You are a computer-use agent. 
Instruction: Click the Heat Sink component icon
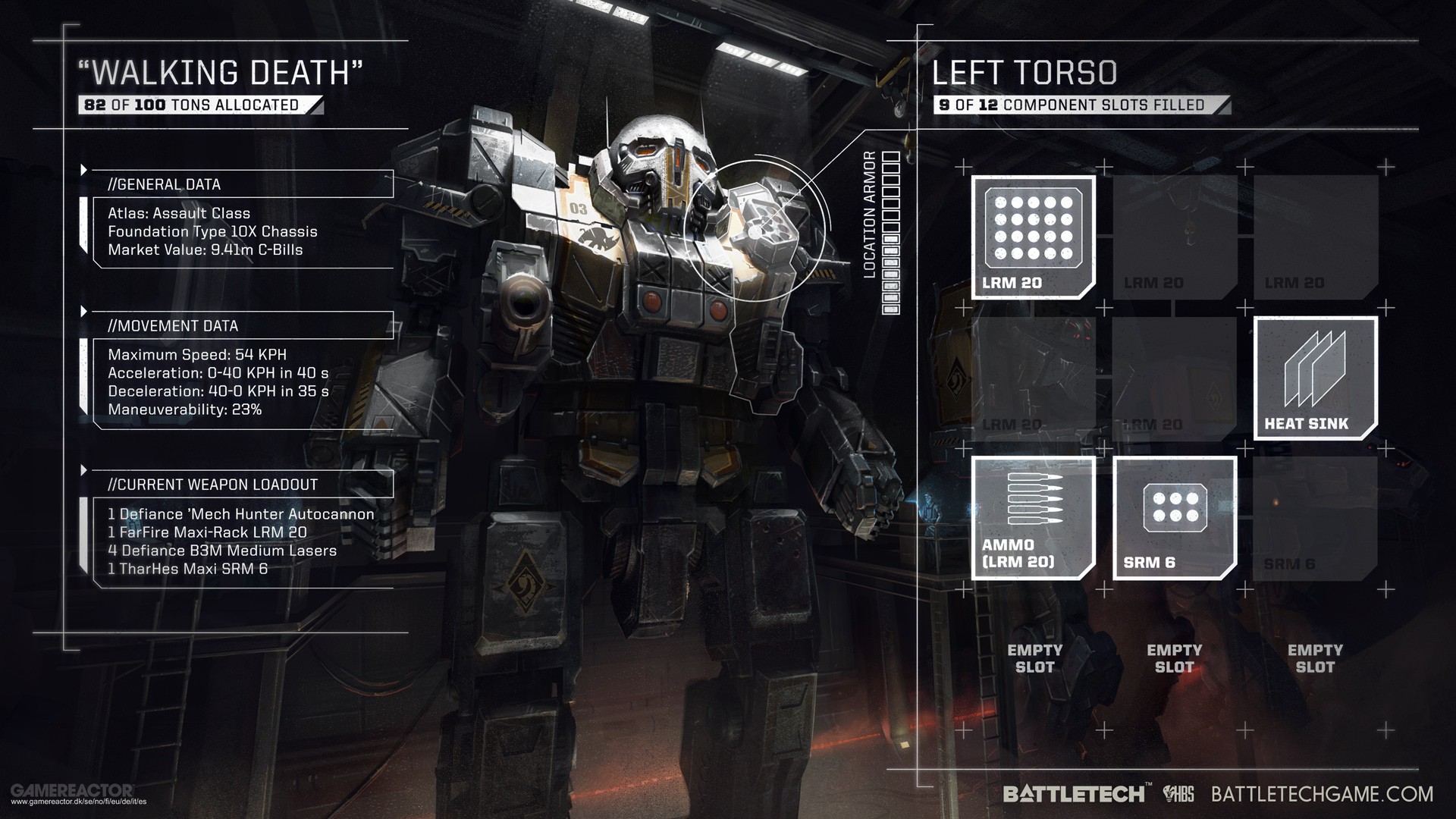coord(1314,377)
